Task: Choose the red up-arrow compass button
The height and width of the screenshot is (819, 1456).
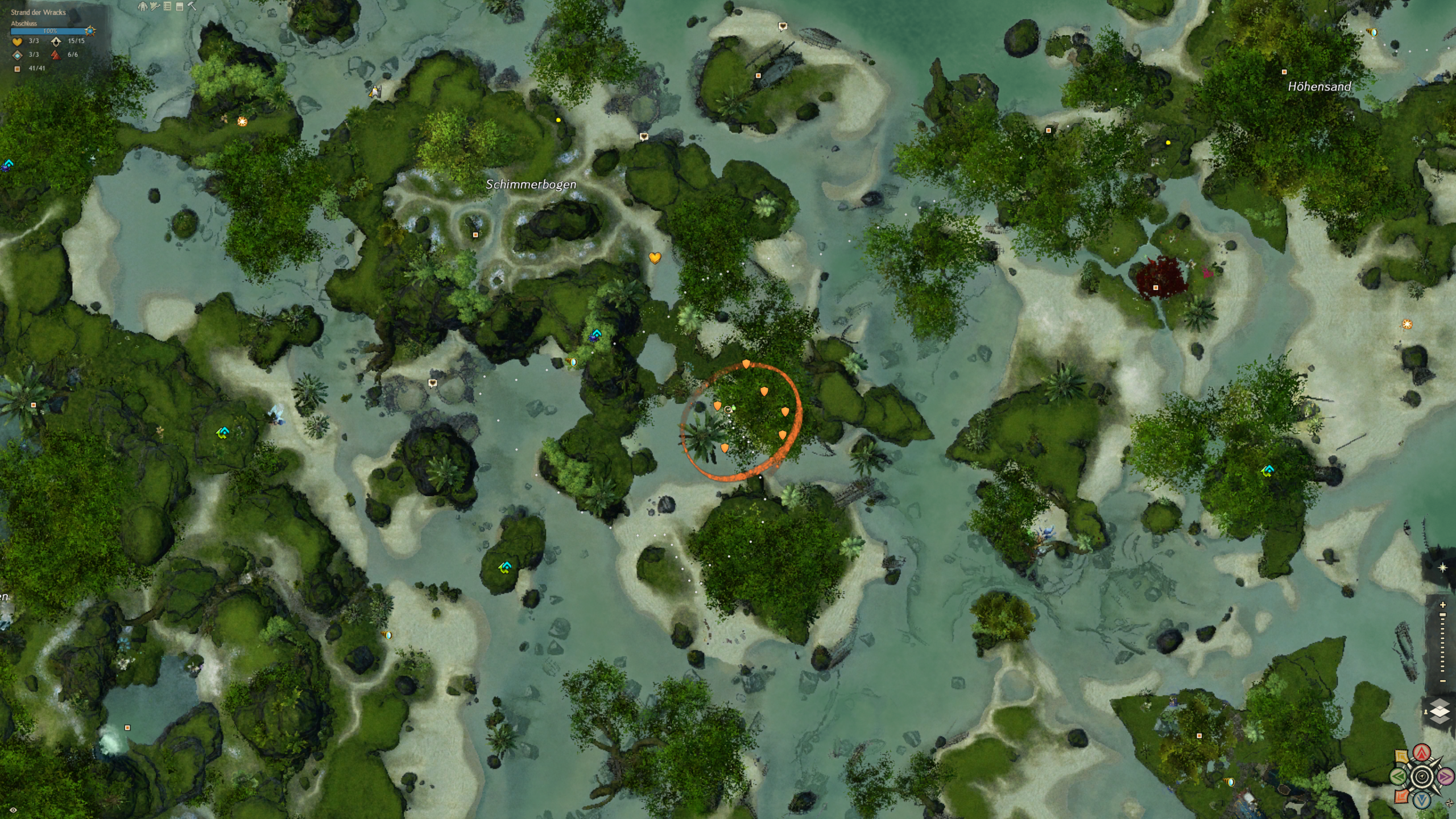Action: coord(1422,753)
